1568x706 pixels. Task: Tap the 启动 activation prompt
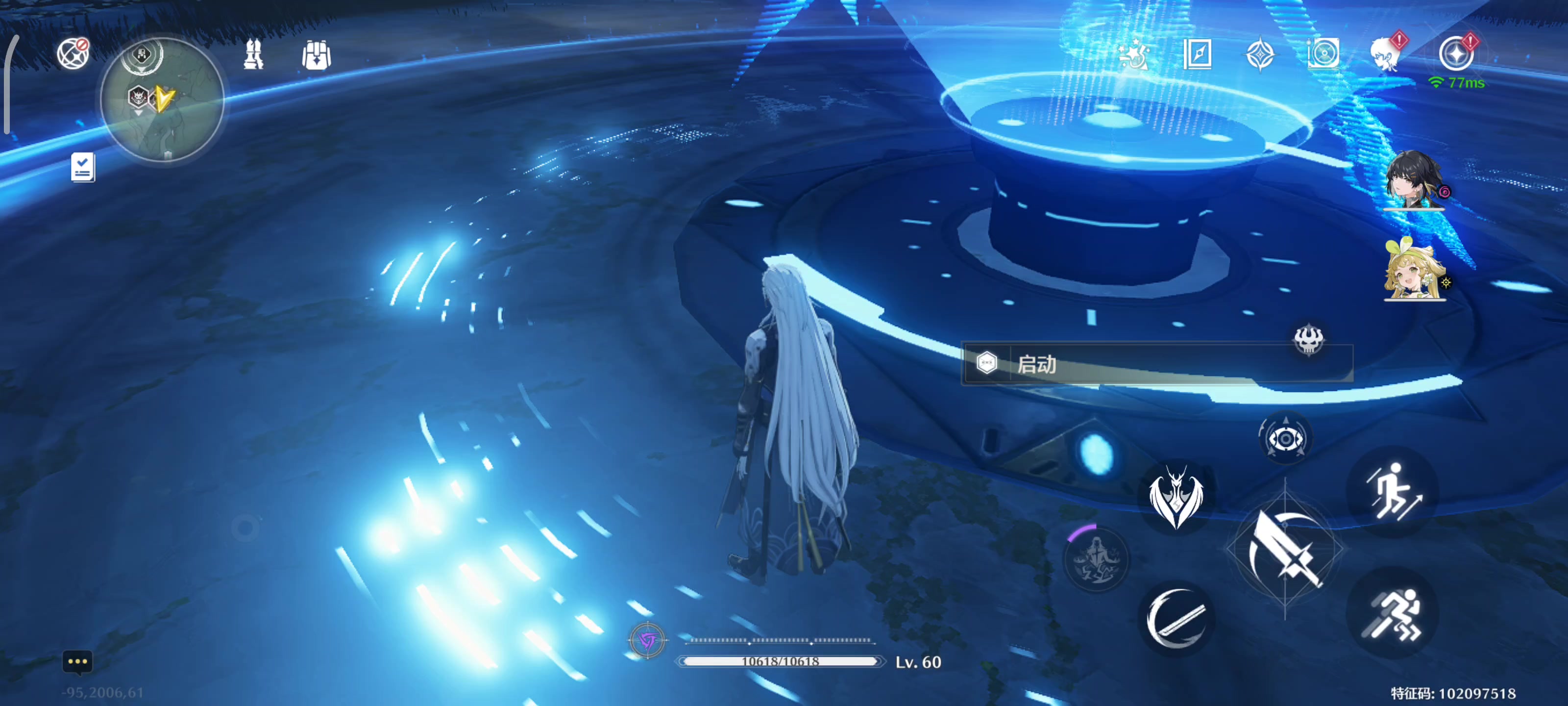click(x=1156, y=364)
